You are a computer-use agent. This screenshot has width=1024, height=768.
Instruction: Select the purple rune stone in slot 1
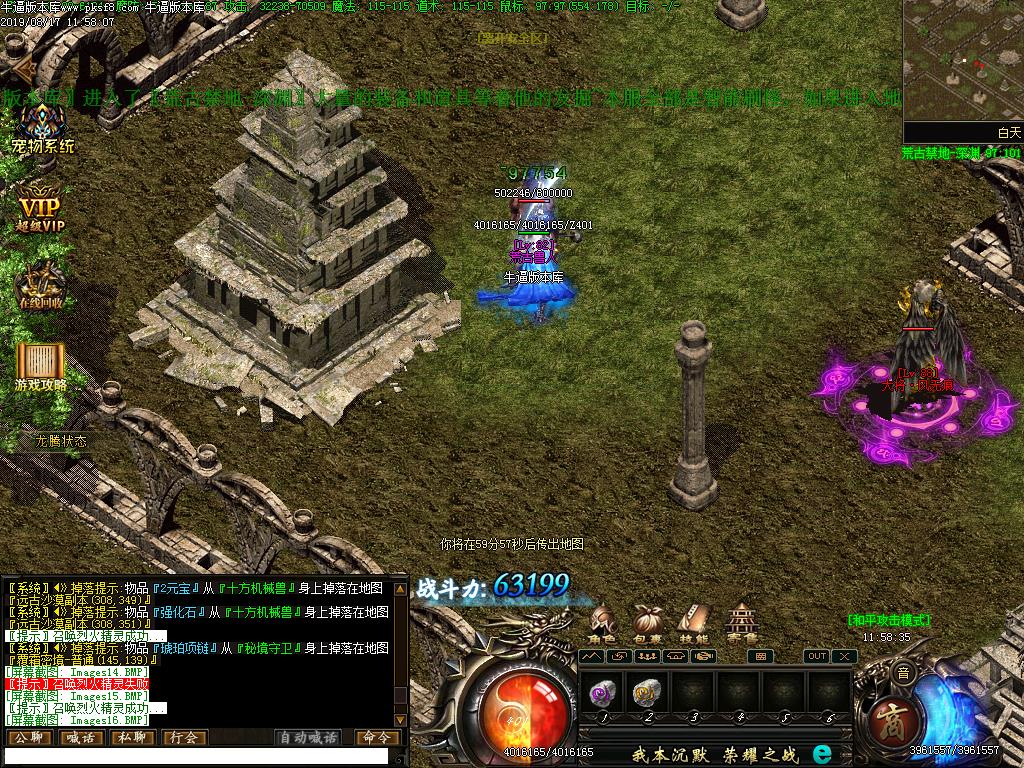tap(601, 692)
